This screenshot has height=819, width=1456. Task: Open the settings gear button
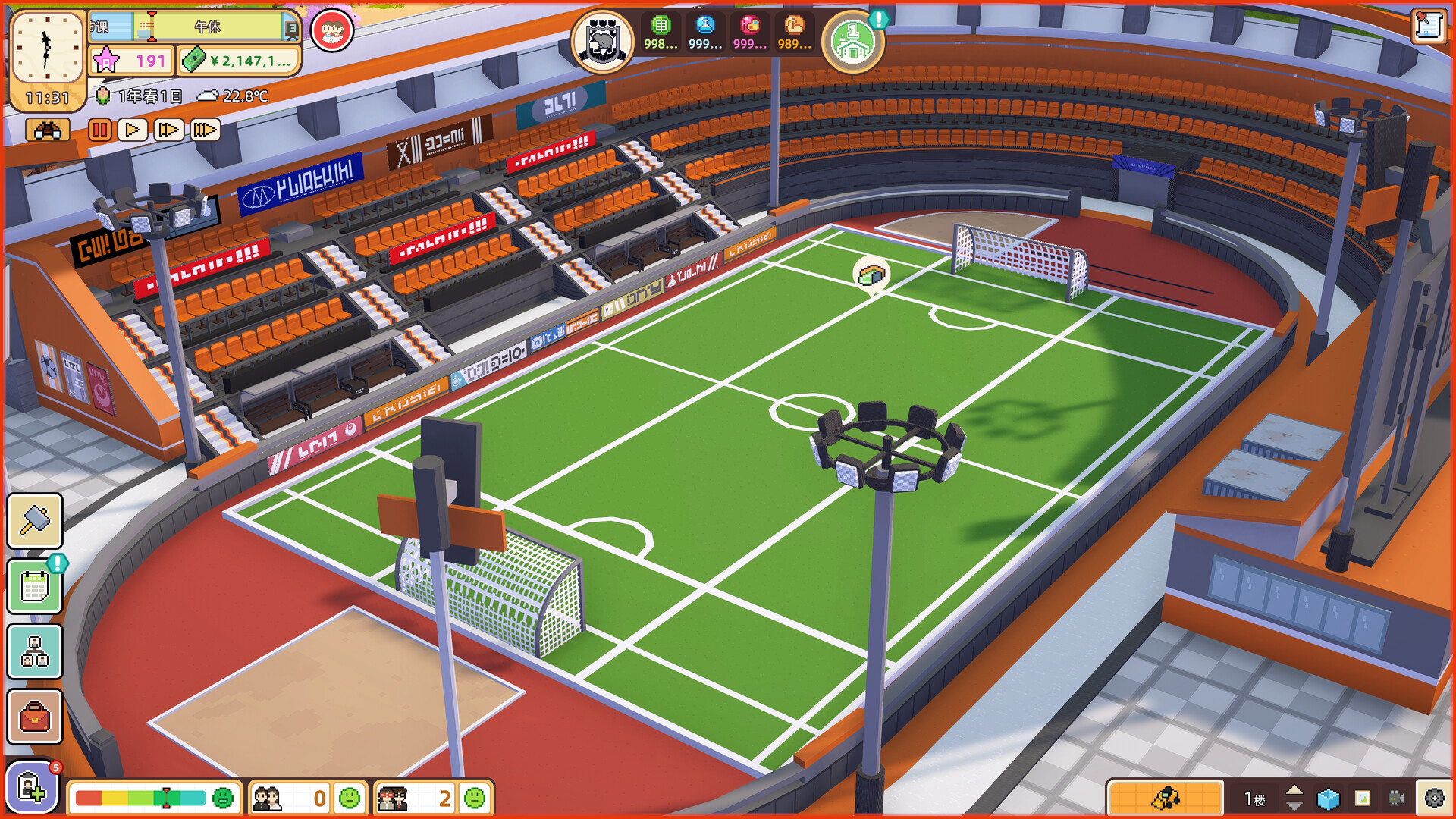pyautogui.click(x=1434, y=798)
